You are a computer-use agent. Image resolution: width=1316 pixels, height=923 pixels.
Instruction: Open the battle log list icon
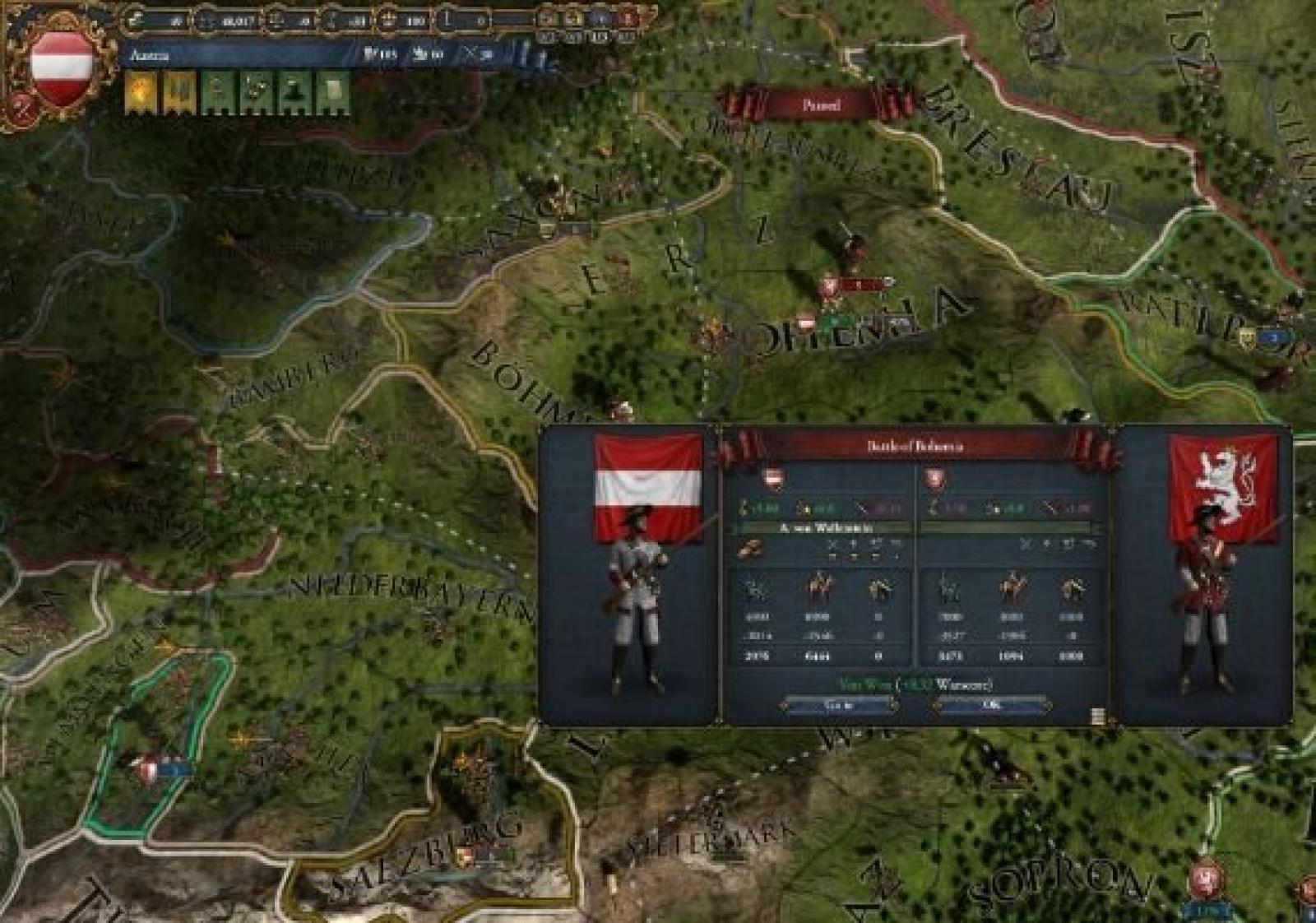click(1097, 716)
